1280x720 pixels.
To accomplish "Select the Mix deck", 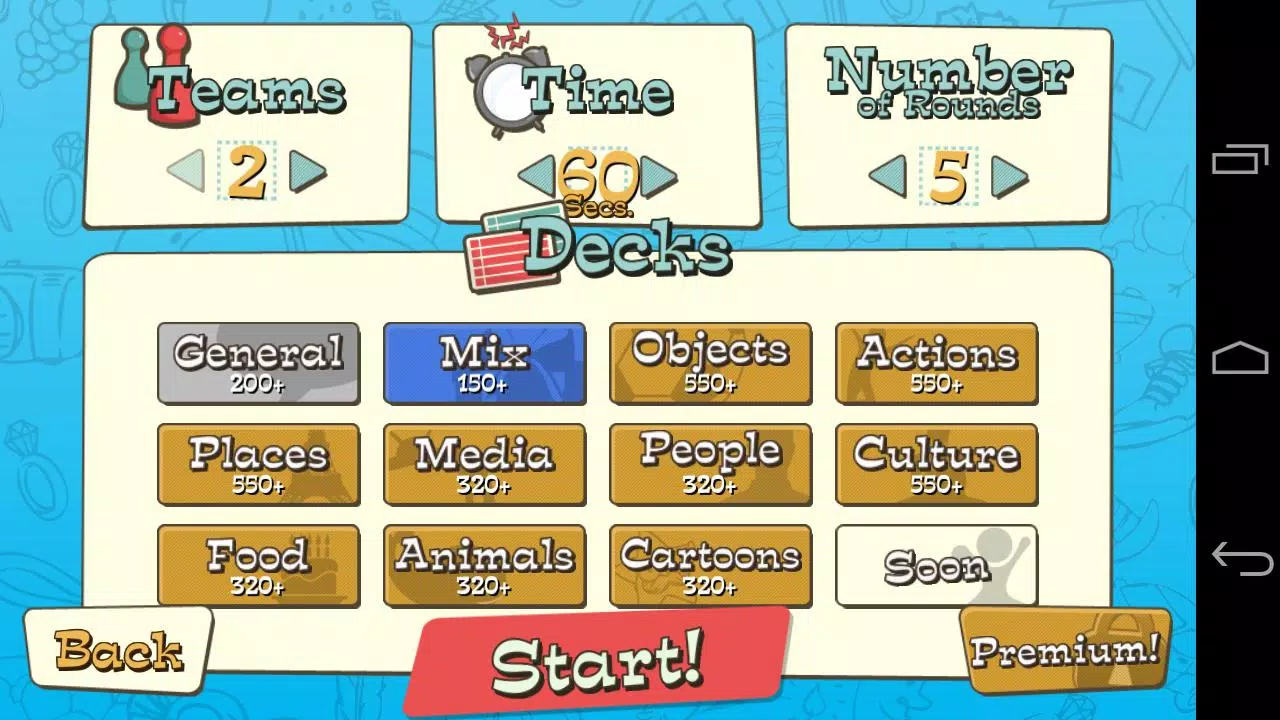I will [484, 363].
